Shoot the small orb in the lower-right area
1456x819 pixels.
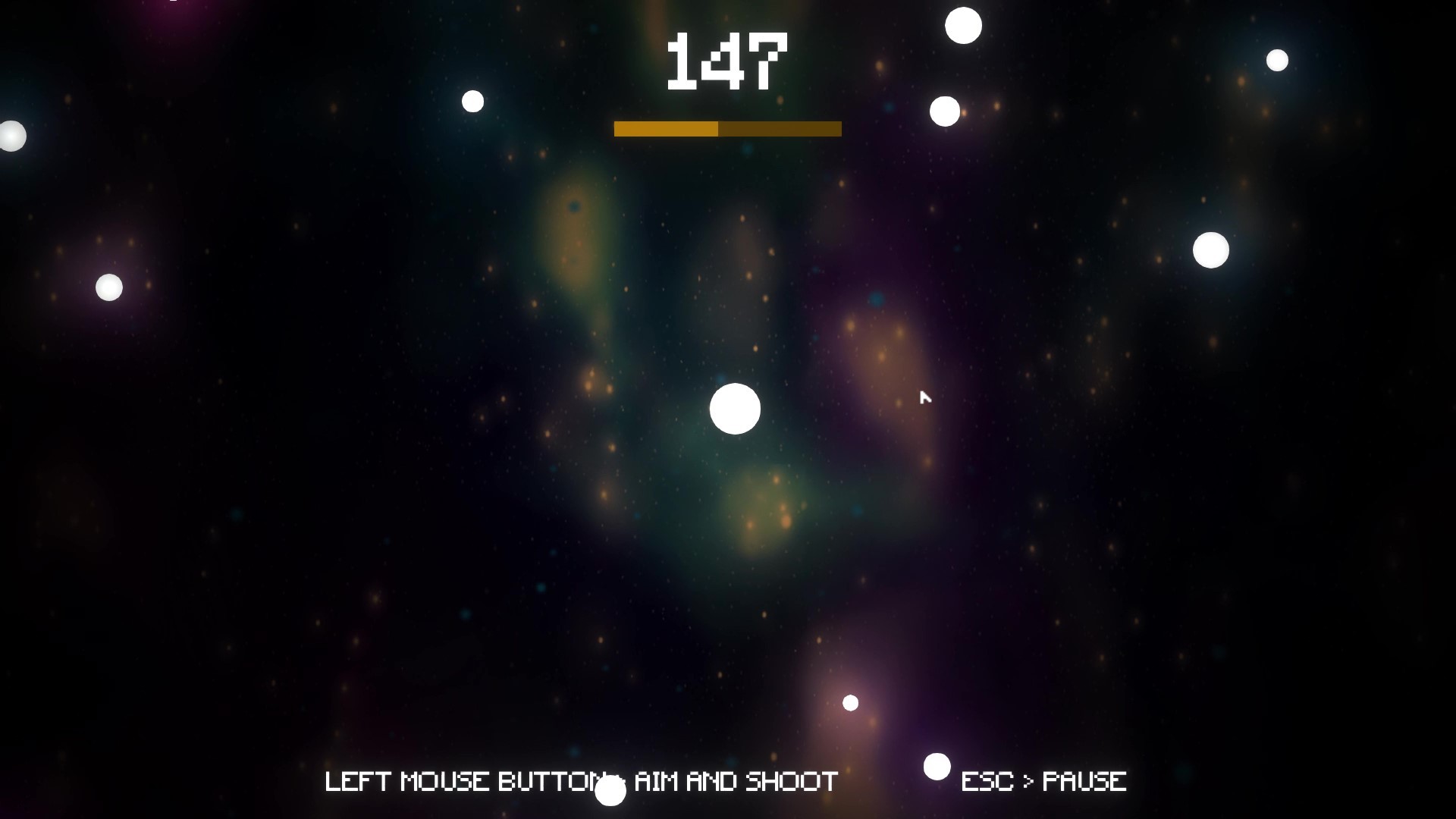coord(849,704)
